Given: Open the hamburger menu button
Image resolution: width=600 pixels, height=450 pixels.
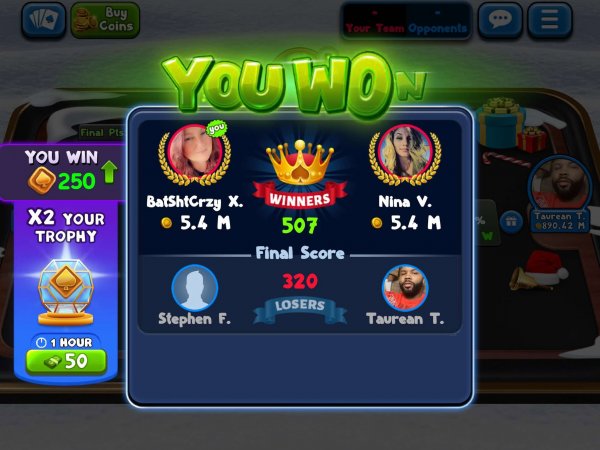Looking at the screenshot, I should click(x=549, y=20).
